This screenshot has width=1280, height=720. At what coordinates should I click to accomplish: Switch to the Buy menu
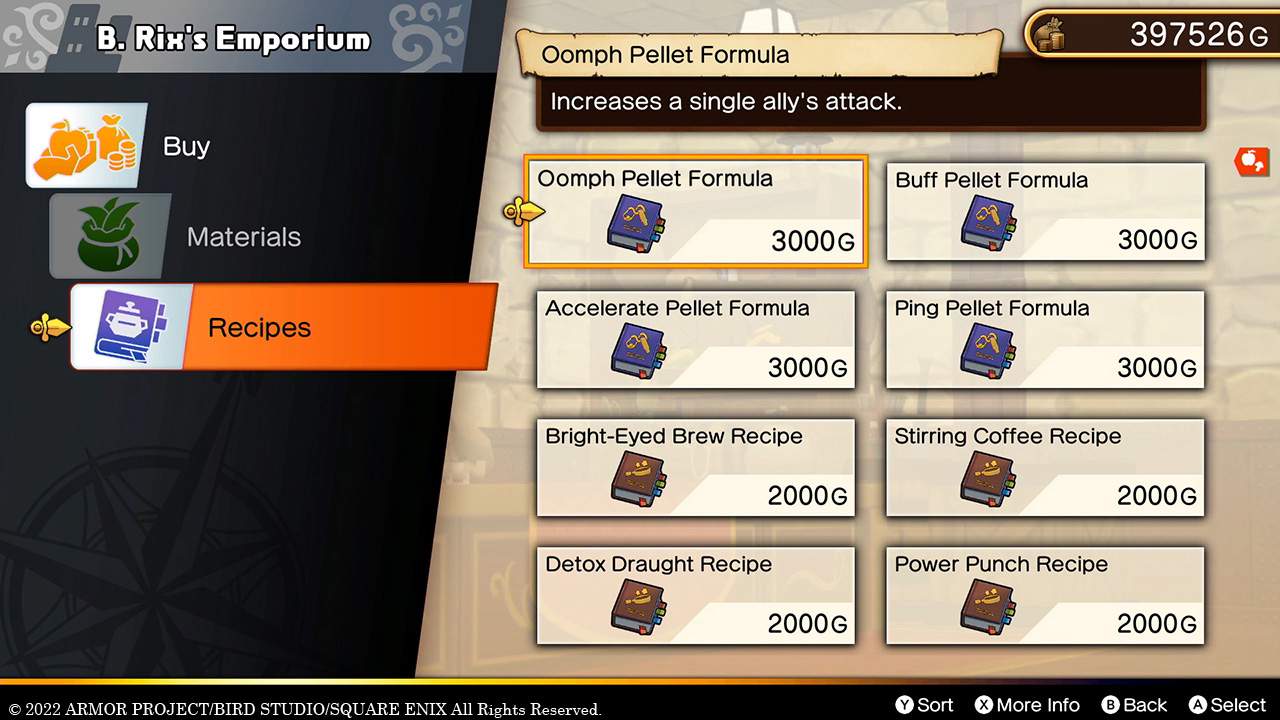point(185,145)
